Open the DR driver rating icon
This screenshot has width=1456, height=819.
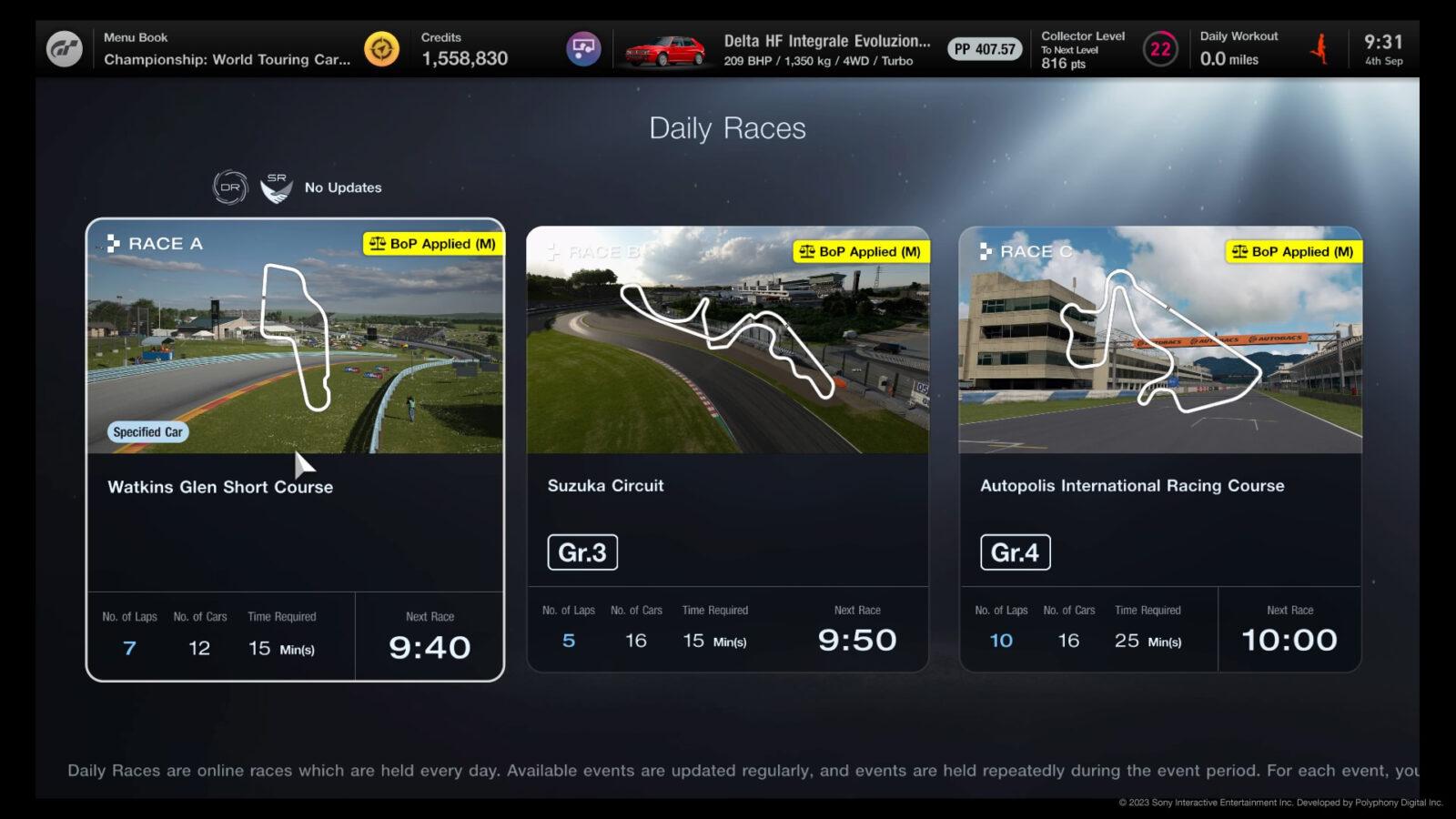[x=229, y=186]
